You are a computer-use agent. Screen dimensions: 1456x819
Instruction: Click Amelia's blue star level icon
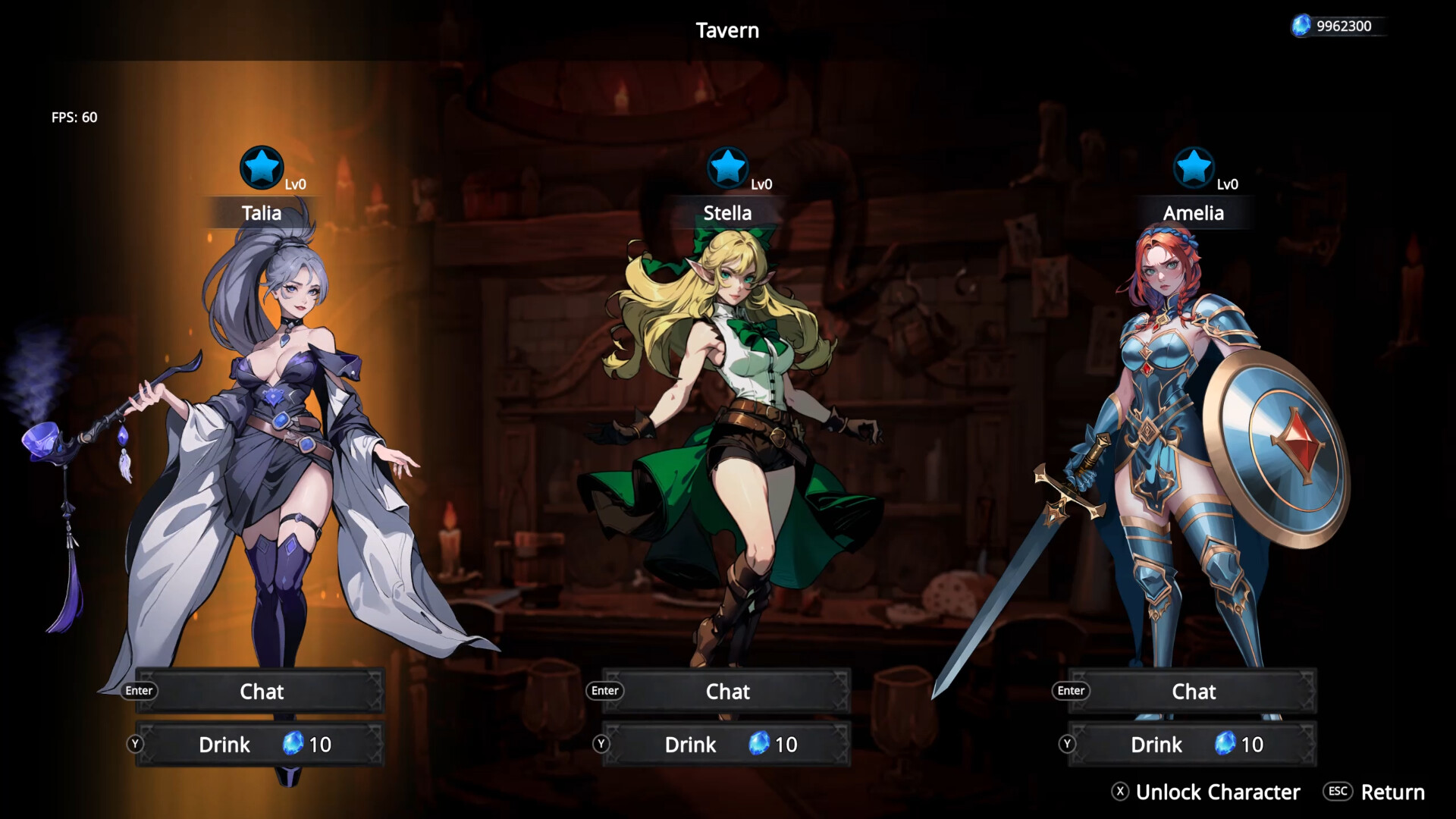(x=1194, y=168)
